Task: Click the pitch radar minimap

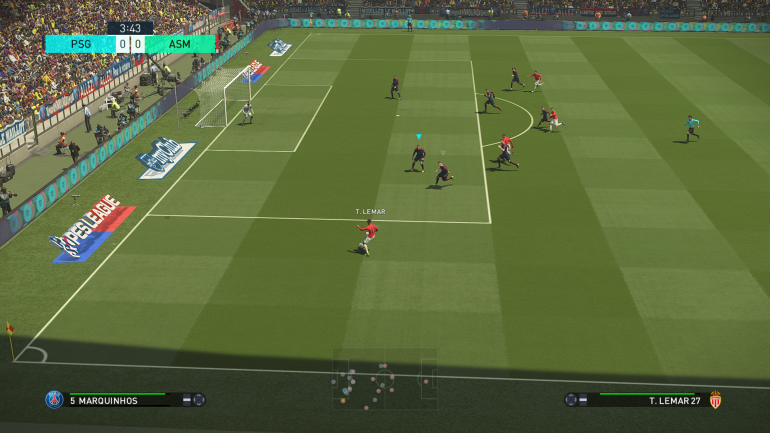Action: coord(385,379)
